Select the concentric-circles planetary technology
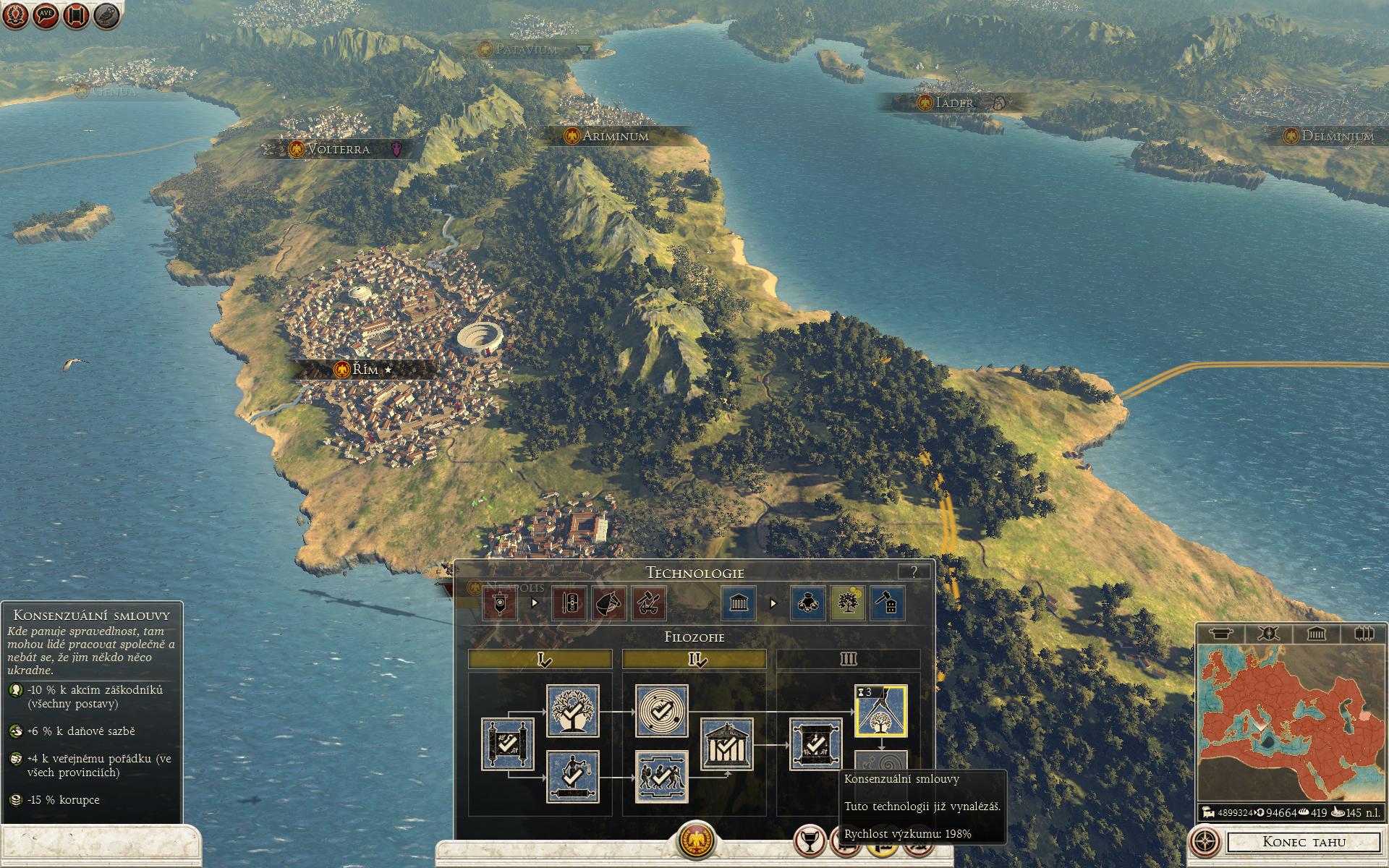This screenshot has width=1389, height=868. click(661, 711)
